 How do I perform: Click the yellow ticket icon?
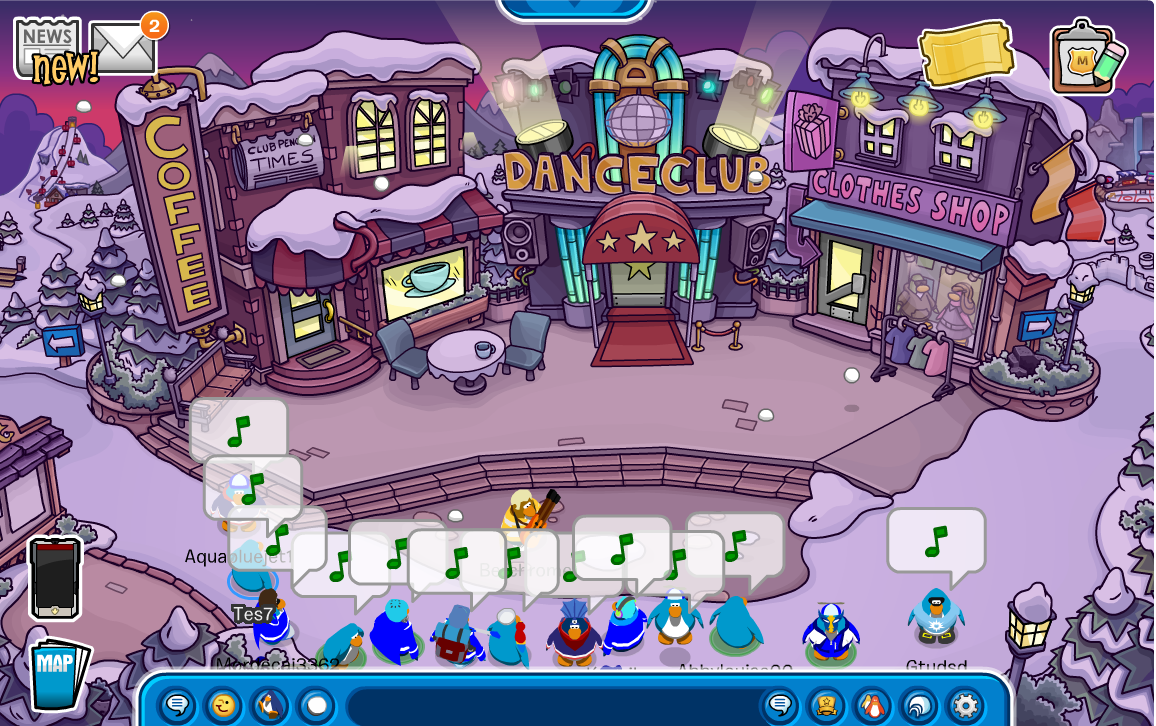[966, 53]
